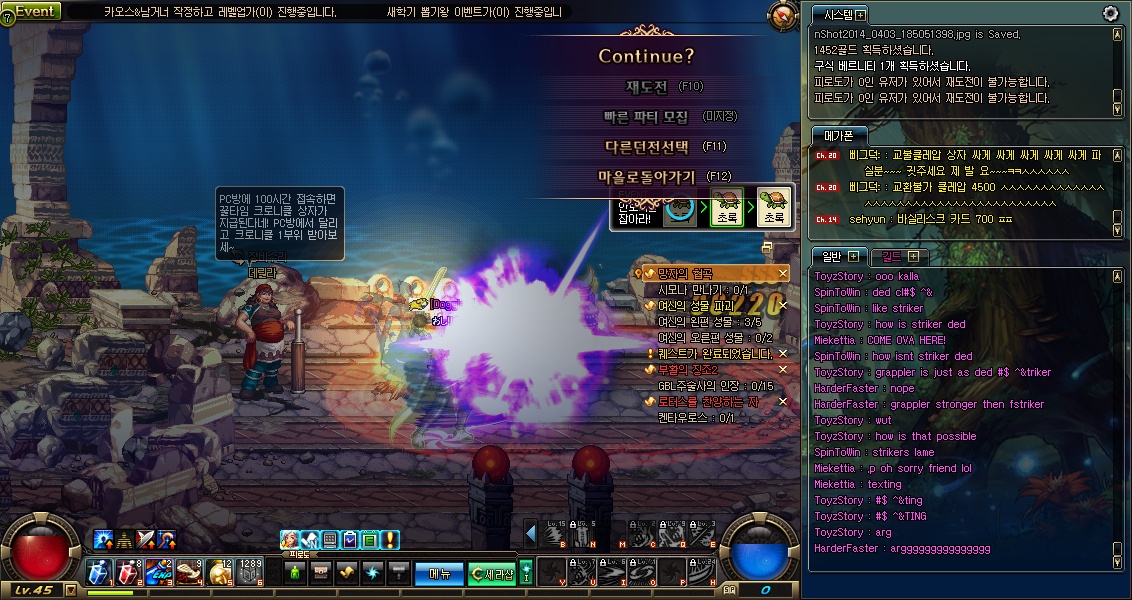Select the final turtle 초록 event reward
Viewport: 1132px width, 600px height.
tap(773, 205)
